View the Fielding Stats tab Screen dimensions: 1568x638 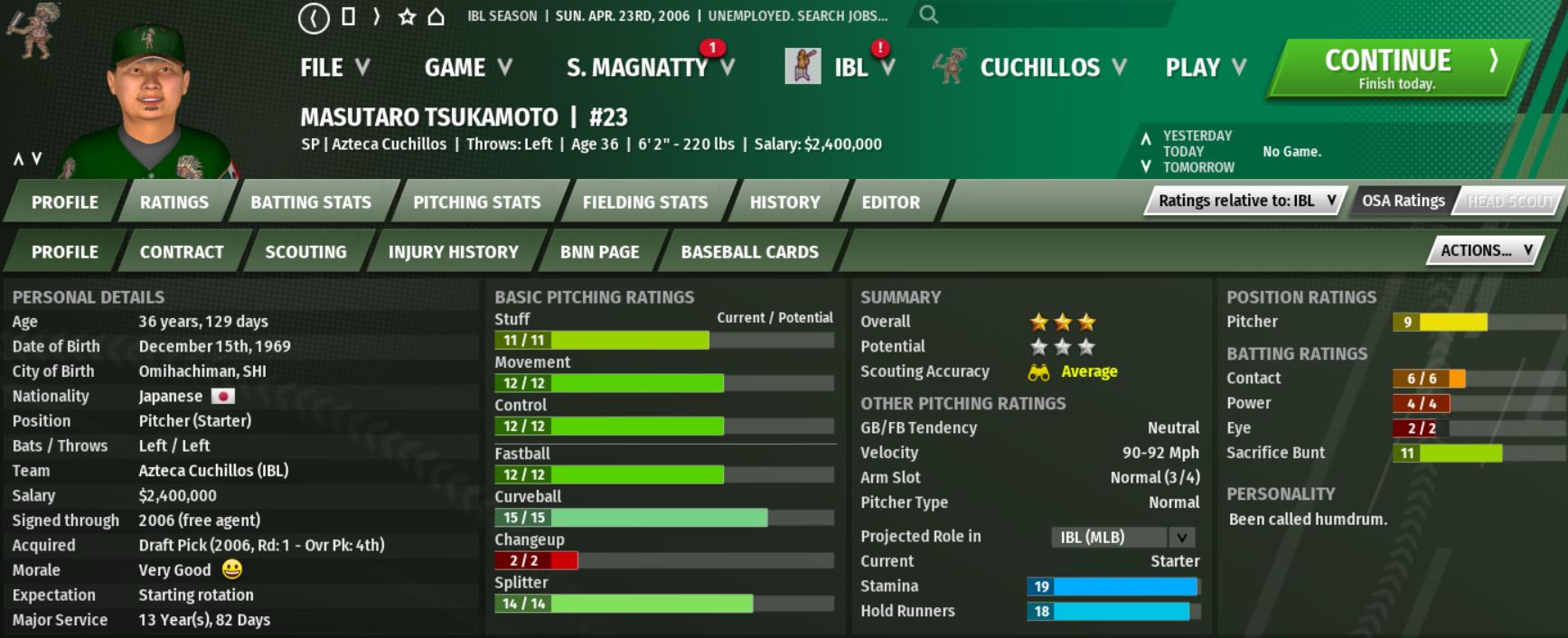[644, 202]
